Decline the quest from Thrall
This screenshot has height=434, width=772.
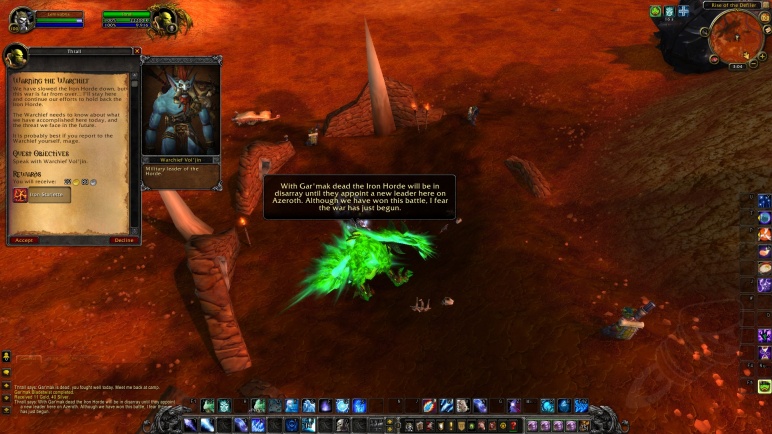tap(124, 240)
